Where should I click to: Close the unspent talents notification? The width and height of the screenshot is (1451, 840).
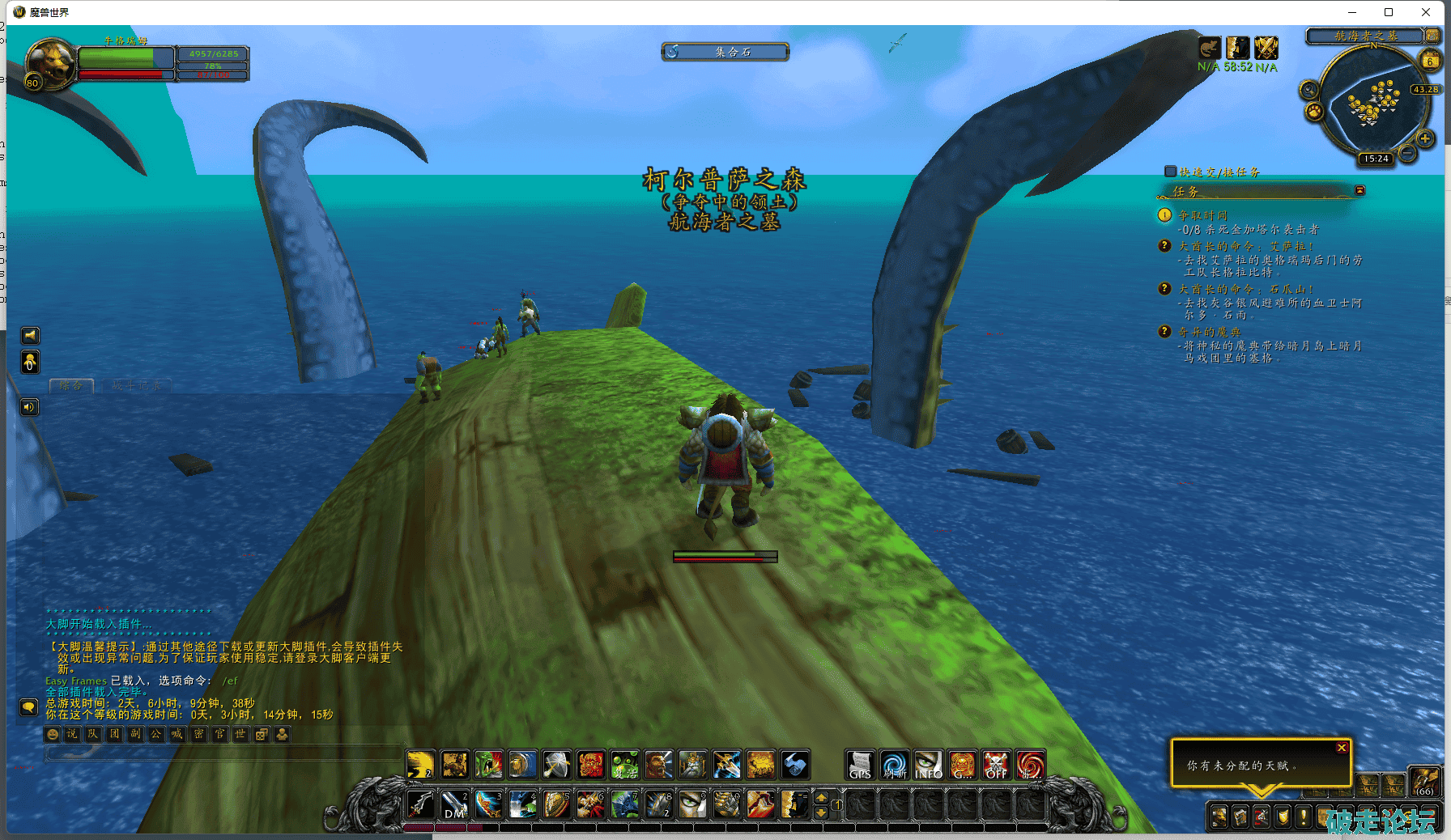1342,748
